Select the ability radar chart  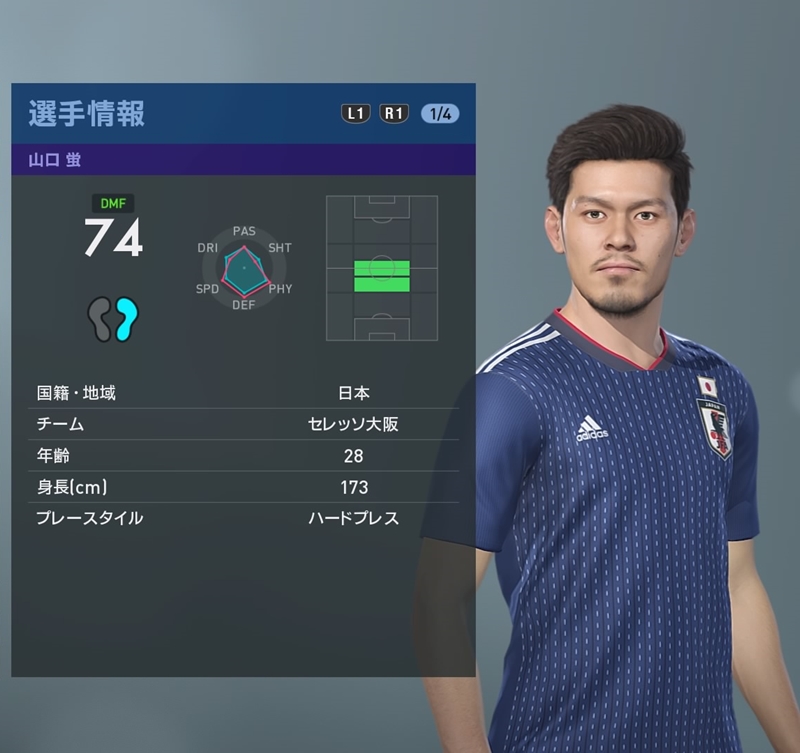(244, 268)
